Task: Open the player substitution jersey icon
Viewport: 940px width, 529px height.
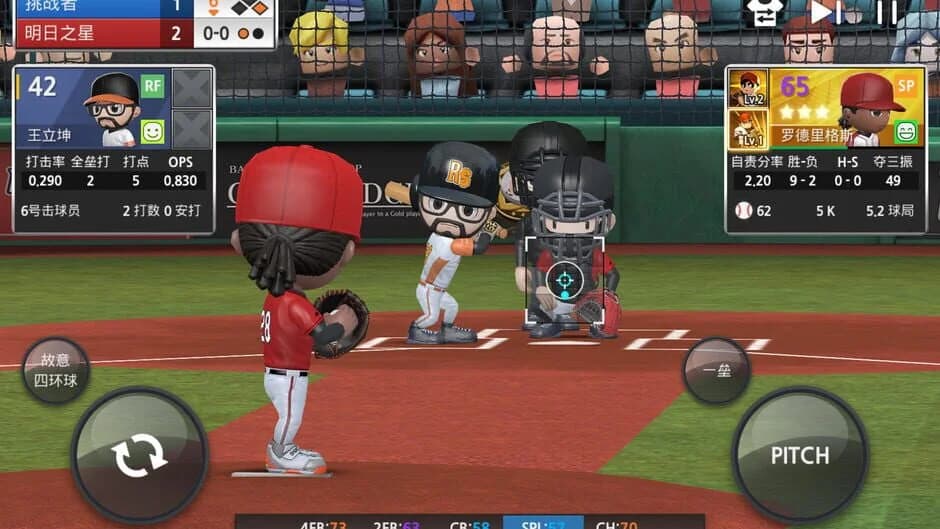Action: coord(764,12)
